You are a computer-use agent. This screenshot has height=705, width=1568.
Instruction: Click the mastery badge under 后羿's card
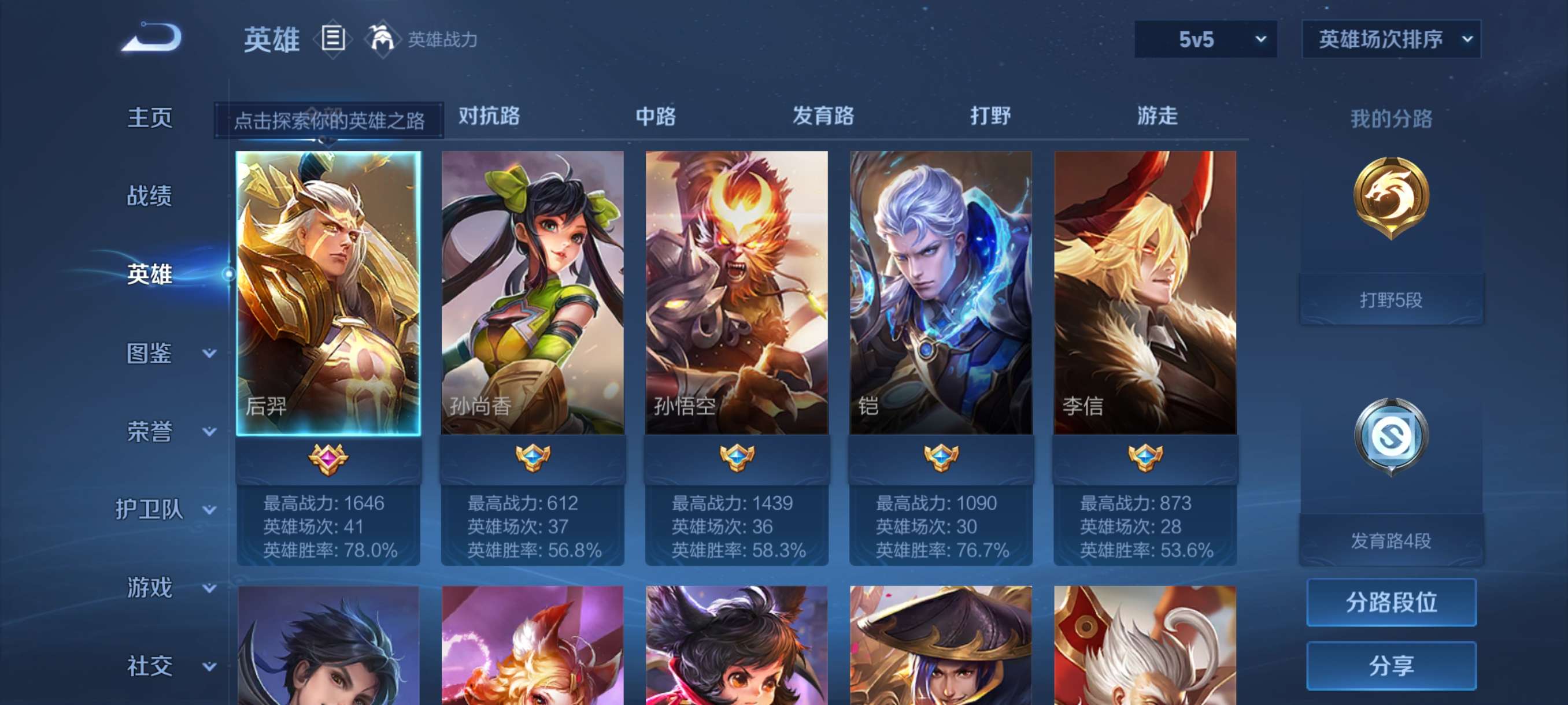point(327,461)
